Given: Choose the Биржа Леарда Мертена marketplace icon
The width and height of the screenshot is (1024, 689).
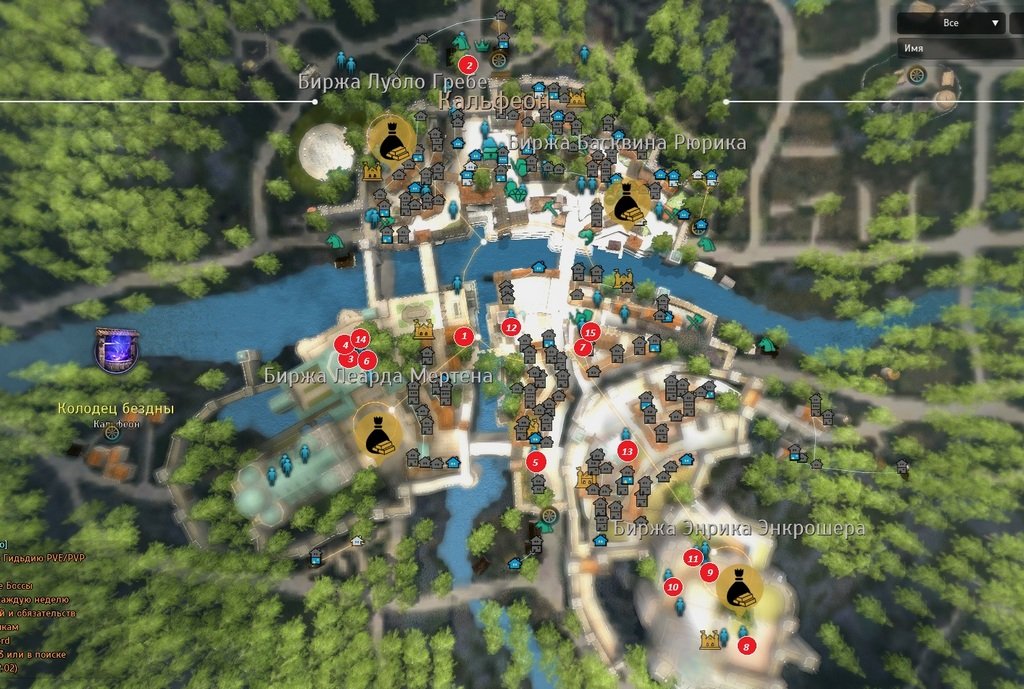Looking at the screenshot, I should point(378,432).
